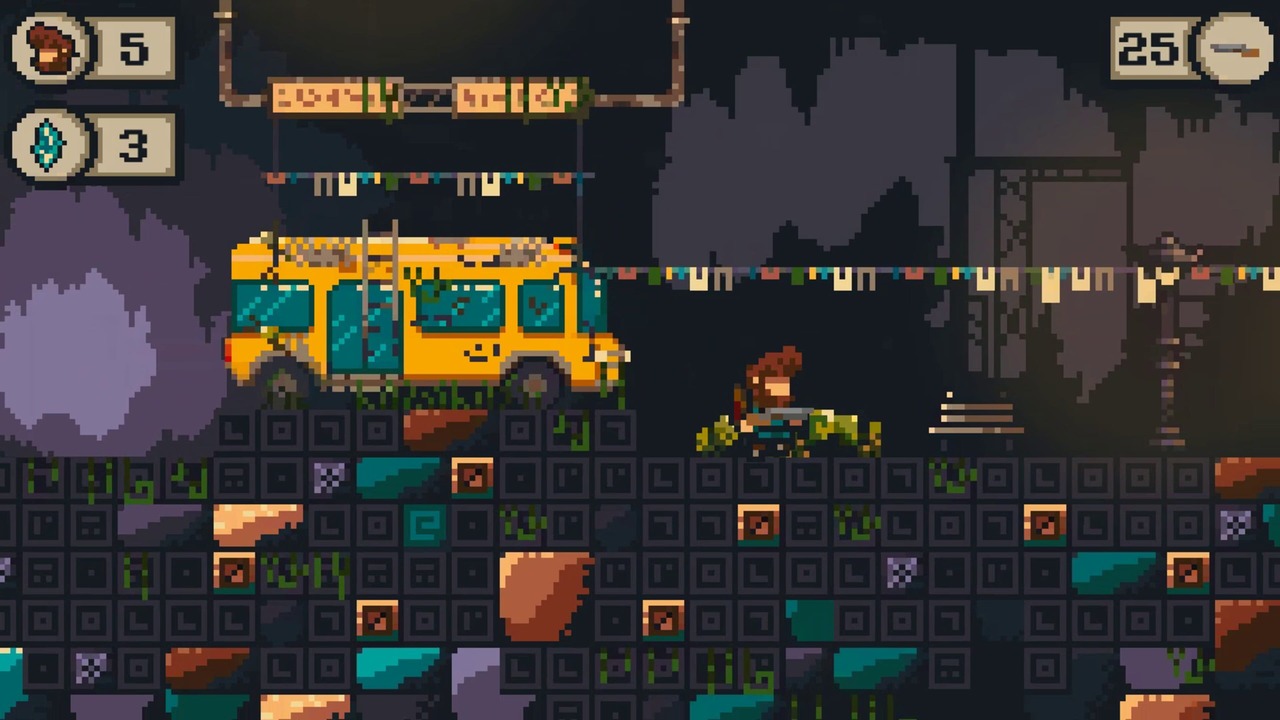Click the rifle ammo icon showing 25
Screen dimensions: 1280x720
(1237, 48)
